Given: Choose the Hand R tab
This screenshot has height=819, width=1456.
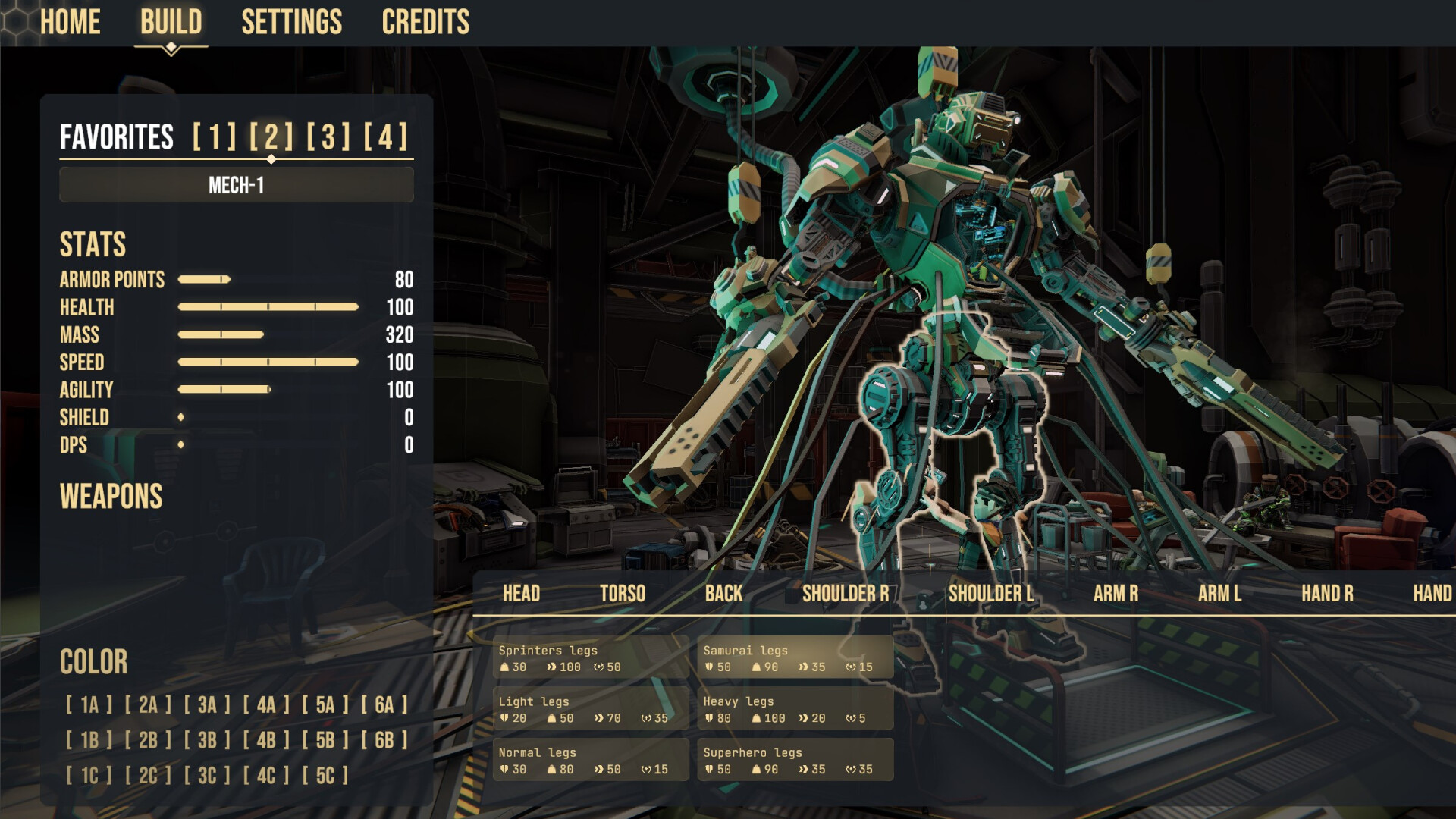Looking at the screenshot, I should tap(1327, 594).
